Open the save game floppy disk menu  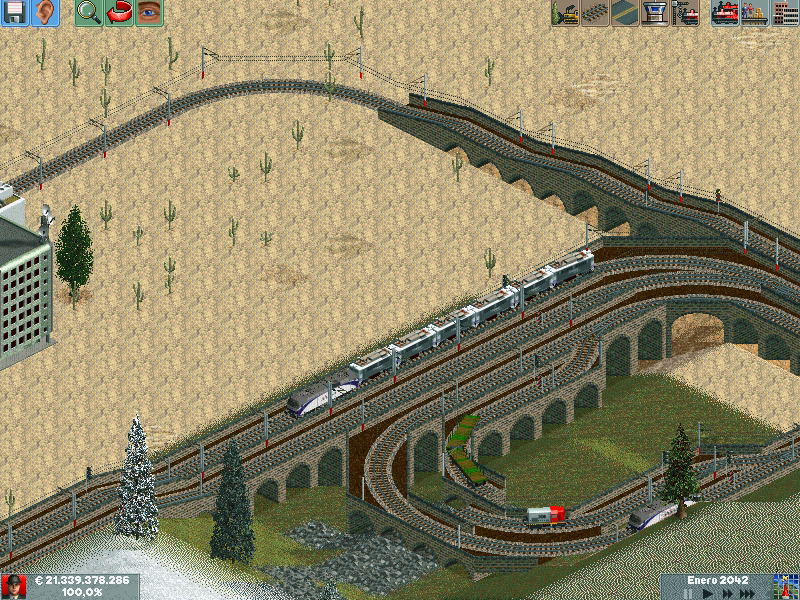15,12
